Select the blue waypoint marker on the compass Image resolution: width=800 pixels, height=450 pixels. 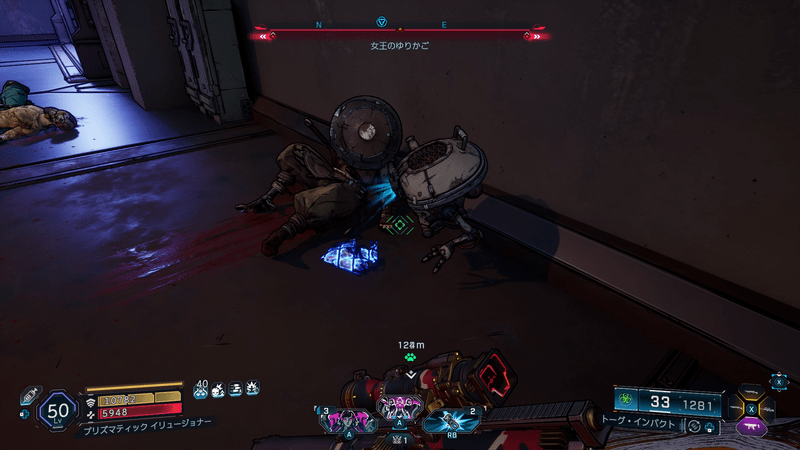(381, 22)
